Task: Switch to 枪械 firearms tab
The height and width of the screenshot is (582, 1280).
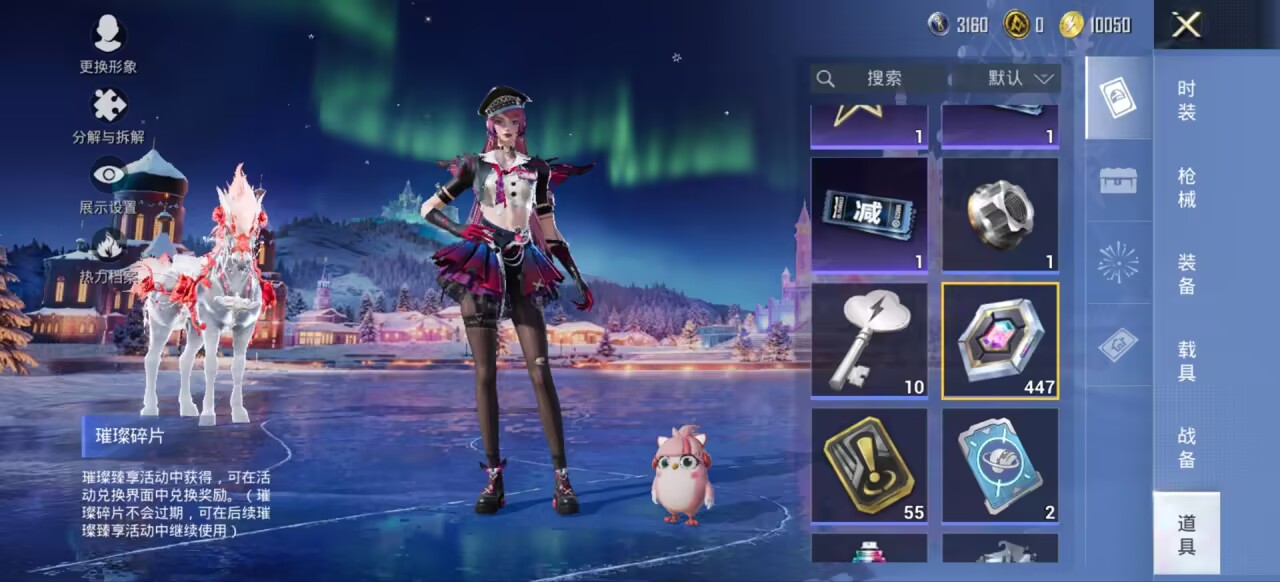Action: 1186,187
